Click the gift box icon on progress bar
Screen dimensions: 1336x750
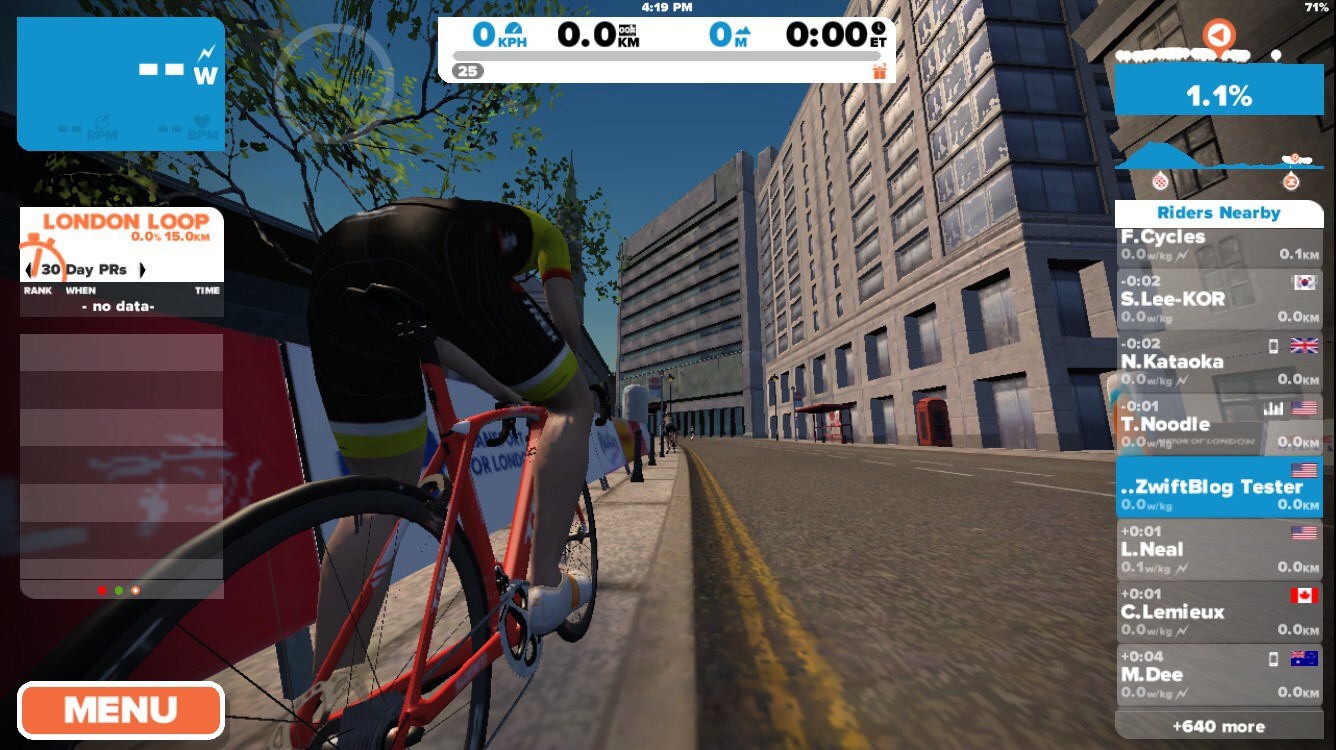[x=879, y=71]
